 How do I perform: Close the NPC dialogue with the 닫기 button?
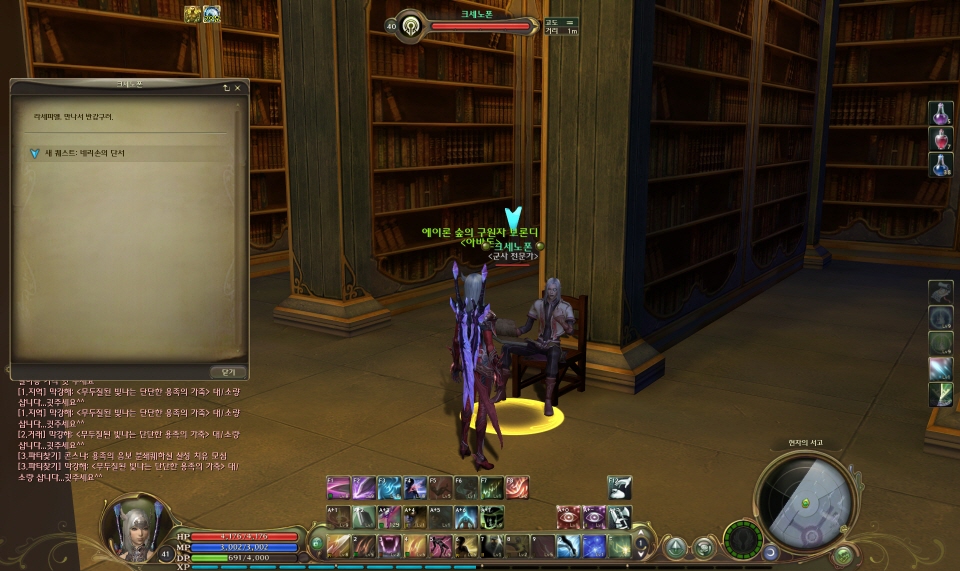pos(228,371)
